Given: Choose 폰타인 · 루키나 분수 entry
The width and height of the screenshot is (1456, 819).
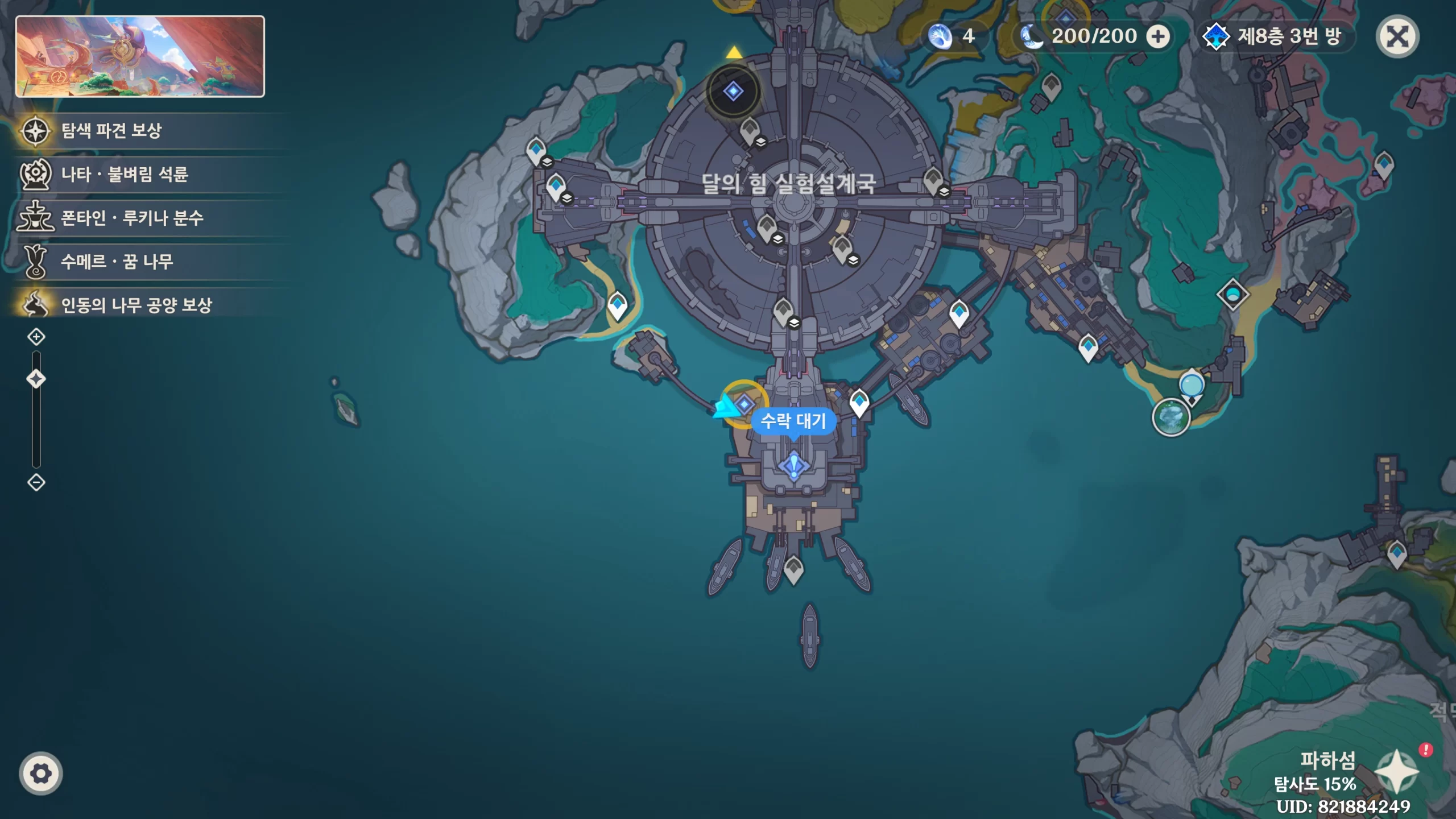Looking at the screenshot, I should (x=132, y=218).
